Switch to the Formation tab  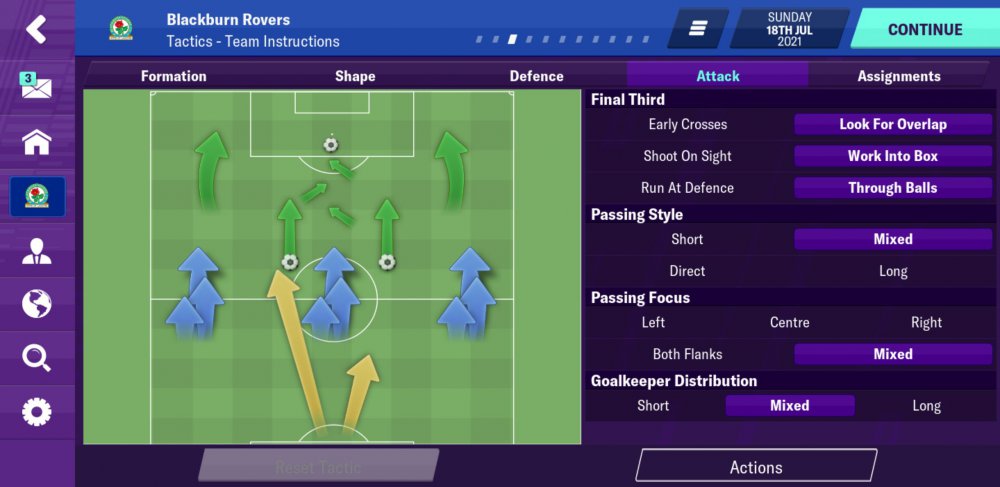point(174,76)
